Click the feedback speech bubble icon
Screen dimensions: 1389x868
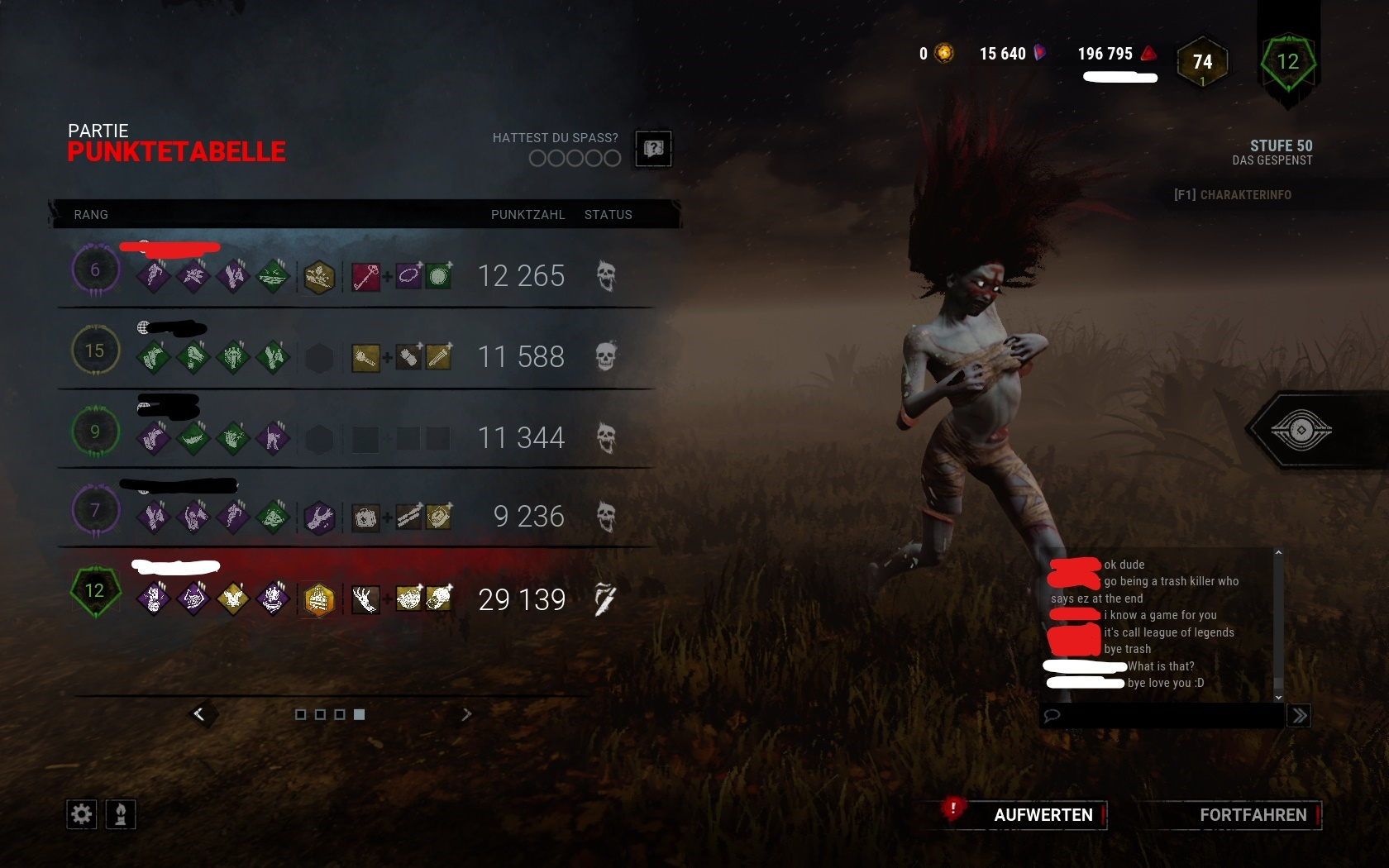[x=652, y=149]
